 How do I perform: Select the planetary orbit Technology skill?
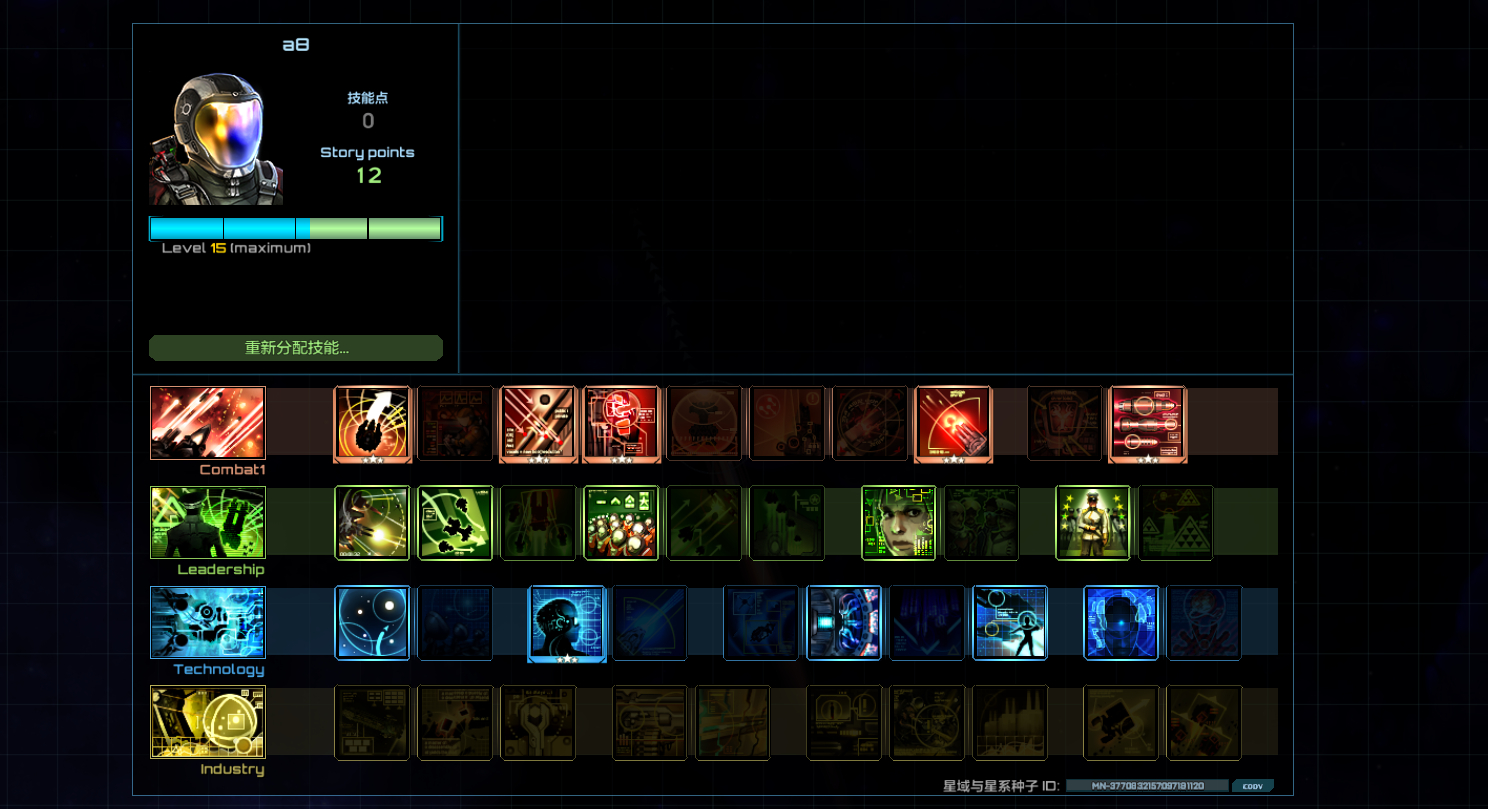(372, 623)
